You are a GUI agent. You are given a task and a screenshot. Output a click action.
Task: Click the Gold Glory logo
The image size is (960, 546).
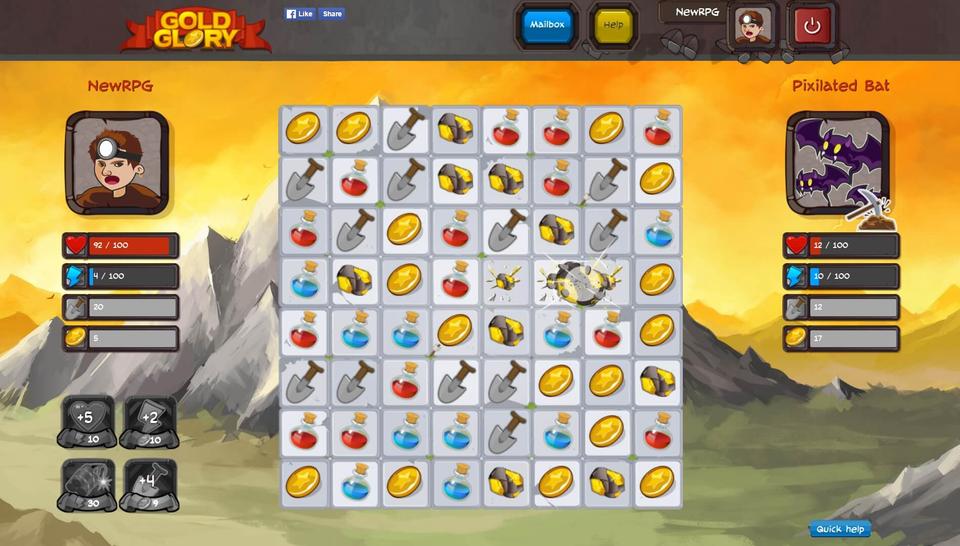pyautogui.click(x=195, y=30)
